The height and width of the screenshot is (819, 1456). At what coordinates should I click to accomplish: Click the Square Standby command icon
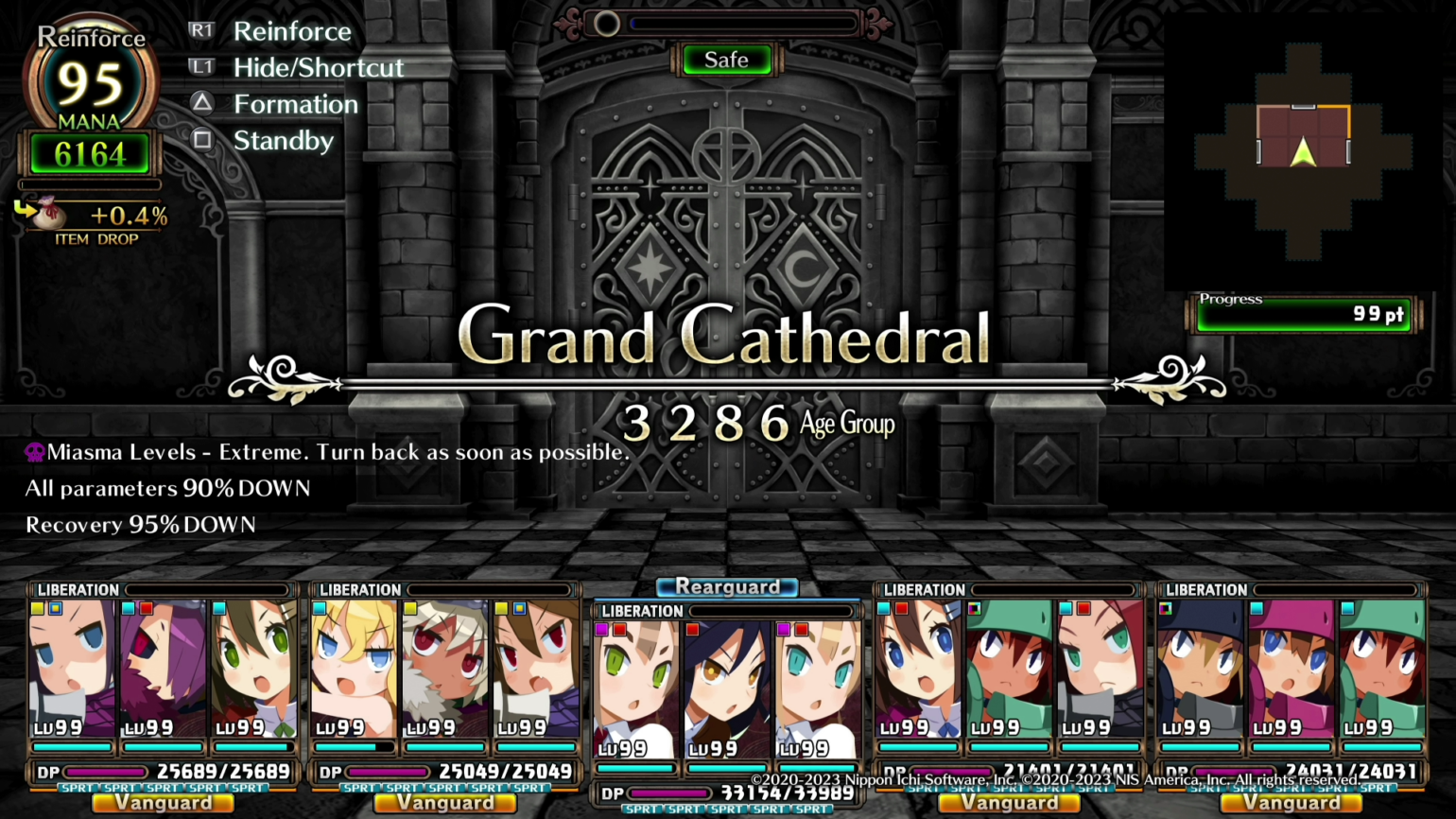[x=202, y=140]
